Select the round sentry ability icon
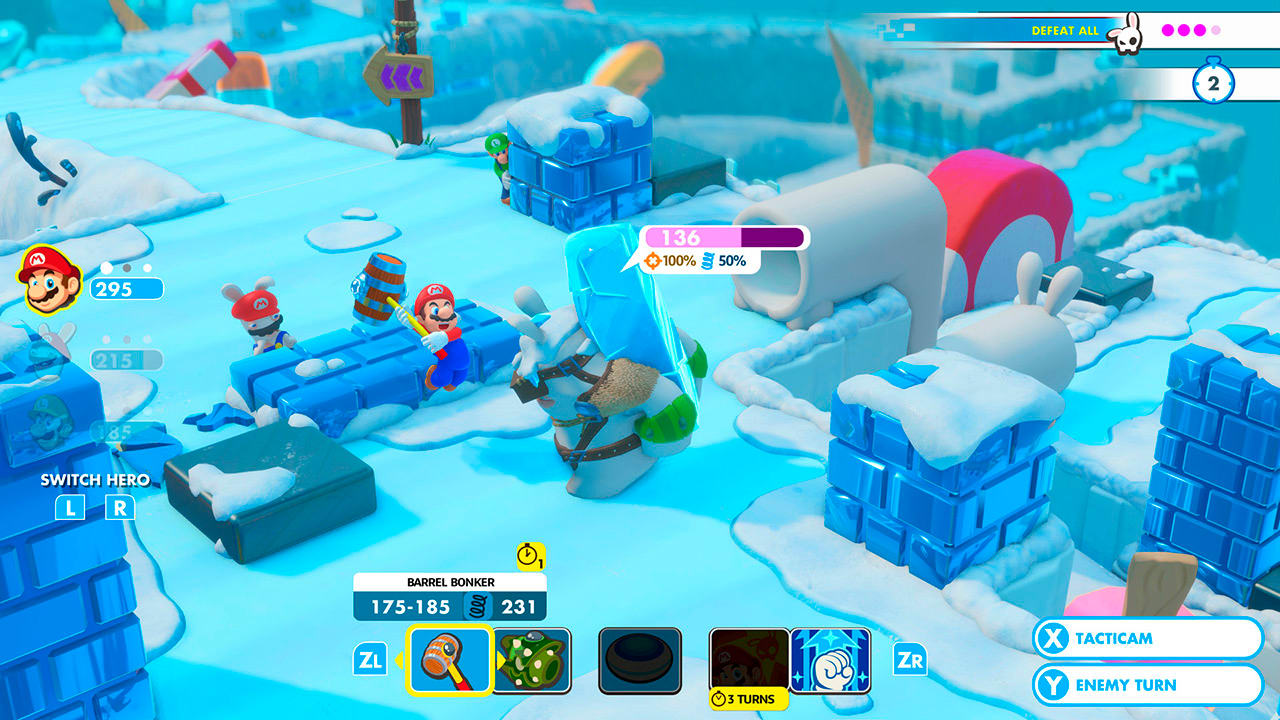 point(641,660)
